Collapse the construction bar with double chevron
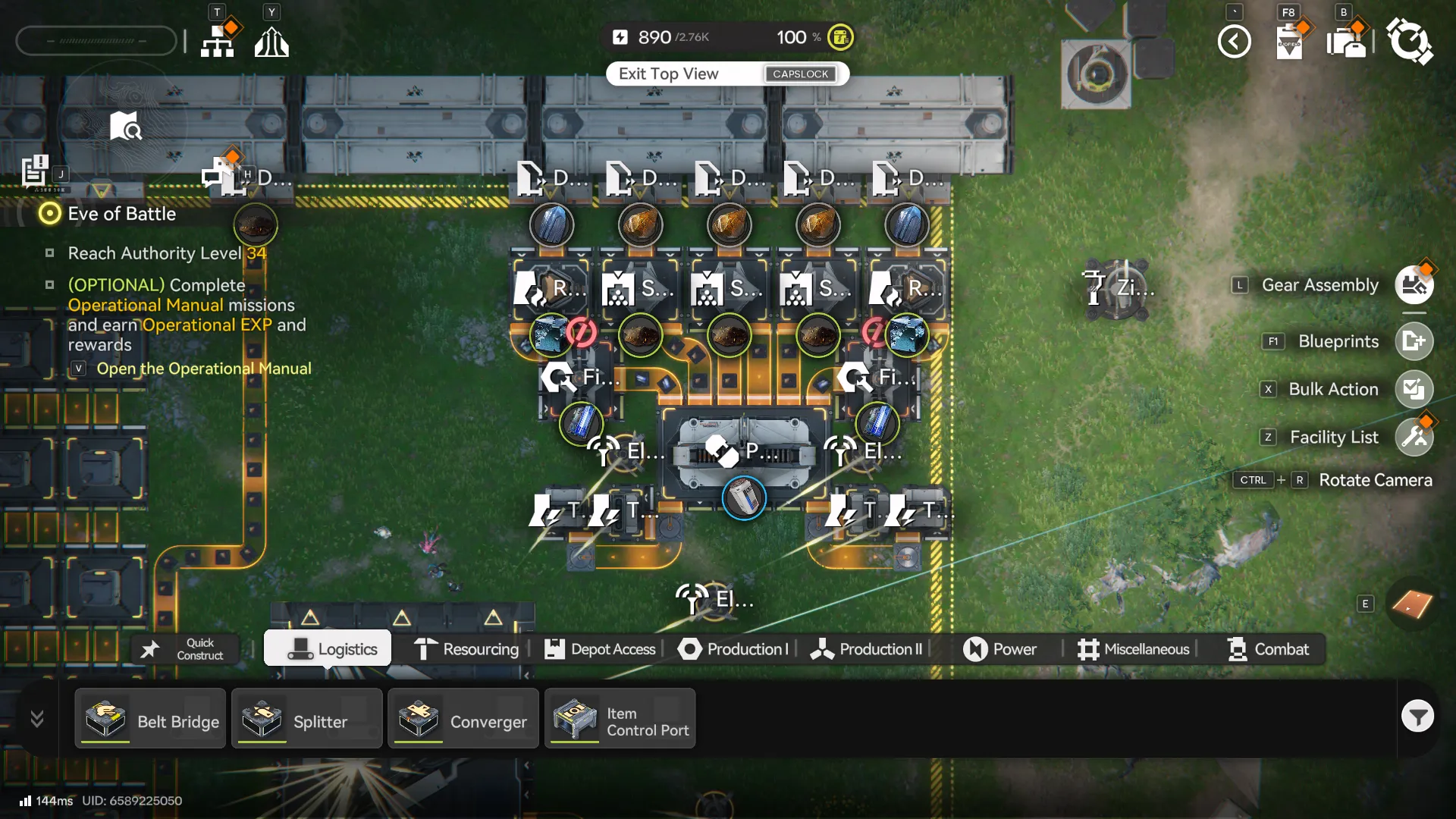The image size is (1456, 819). coord(36,718)
